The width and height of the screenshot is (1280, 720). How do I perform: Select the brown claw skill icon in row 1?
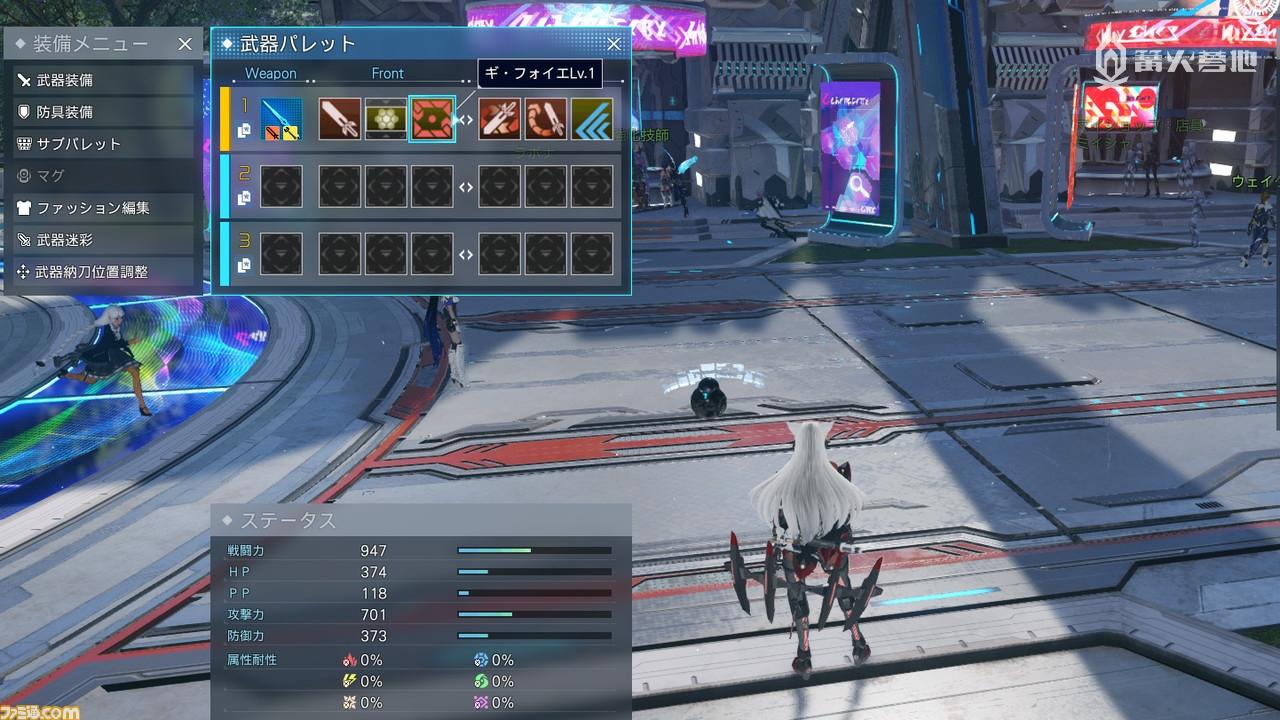click(546, 117)
